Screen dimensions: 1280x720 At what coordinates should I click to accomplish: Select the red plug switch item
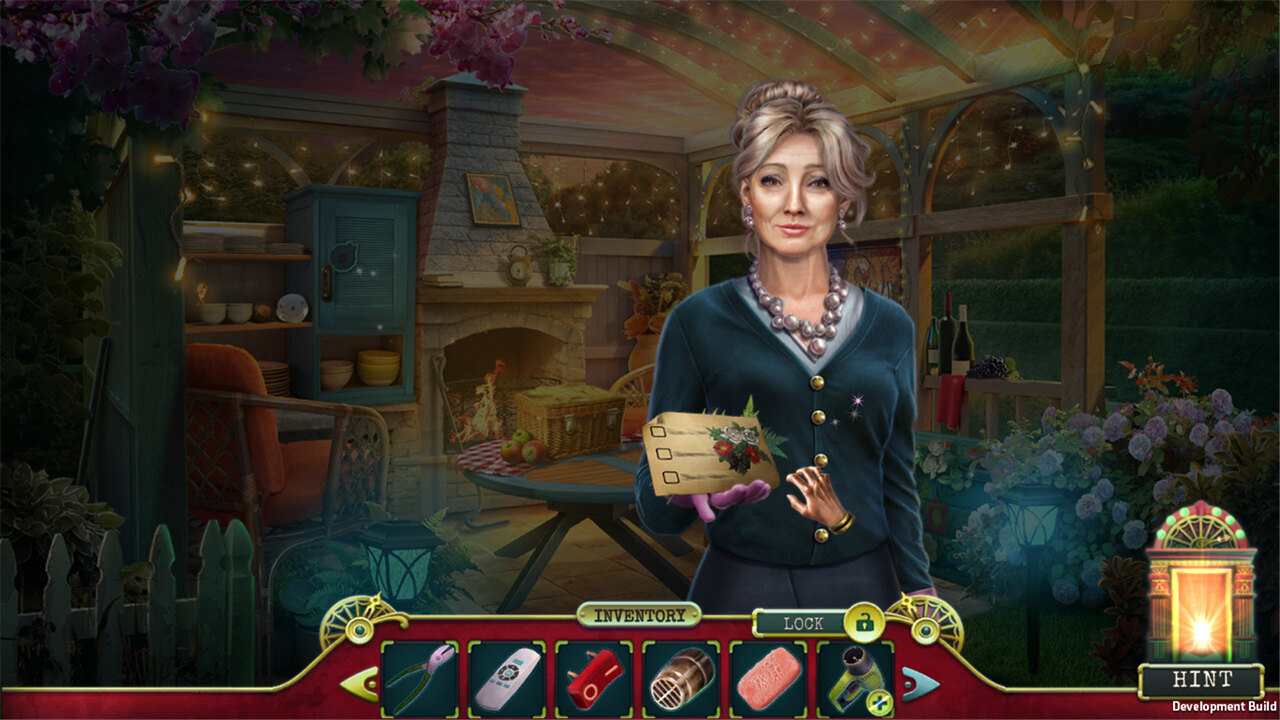pyautogui.click(x=593, y=680)
